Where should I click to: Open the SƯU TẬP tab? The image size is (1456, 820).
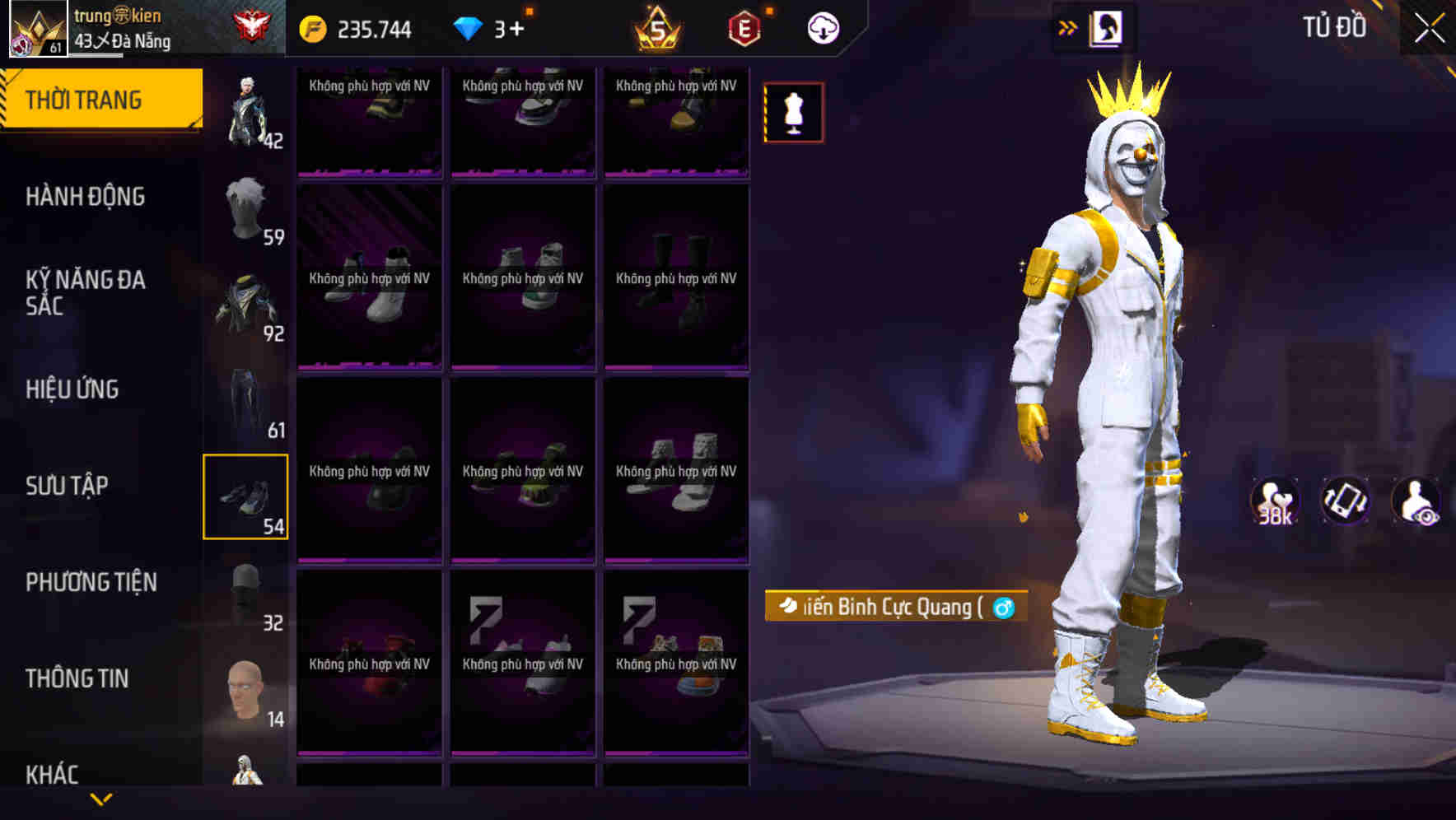coord(68,486)
